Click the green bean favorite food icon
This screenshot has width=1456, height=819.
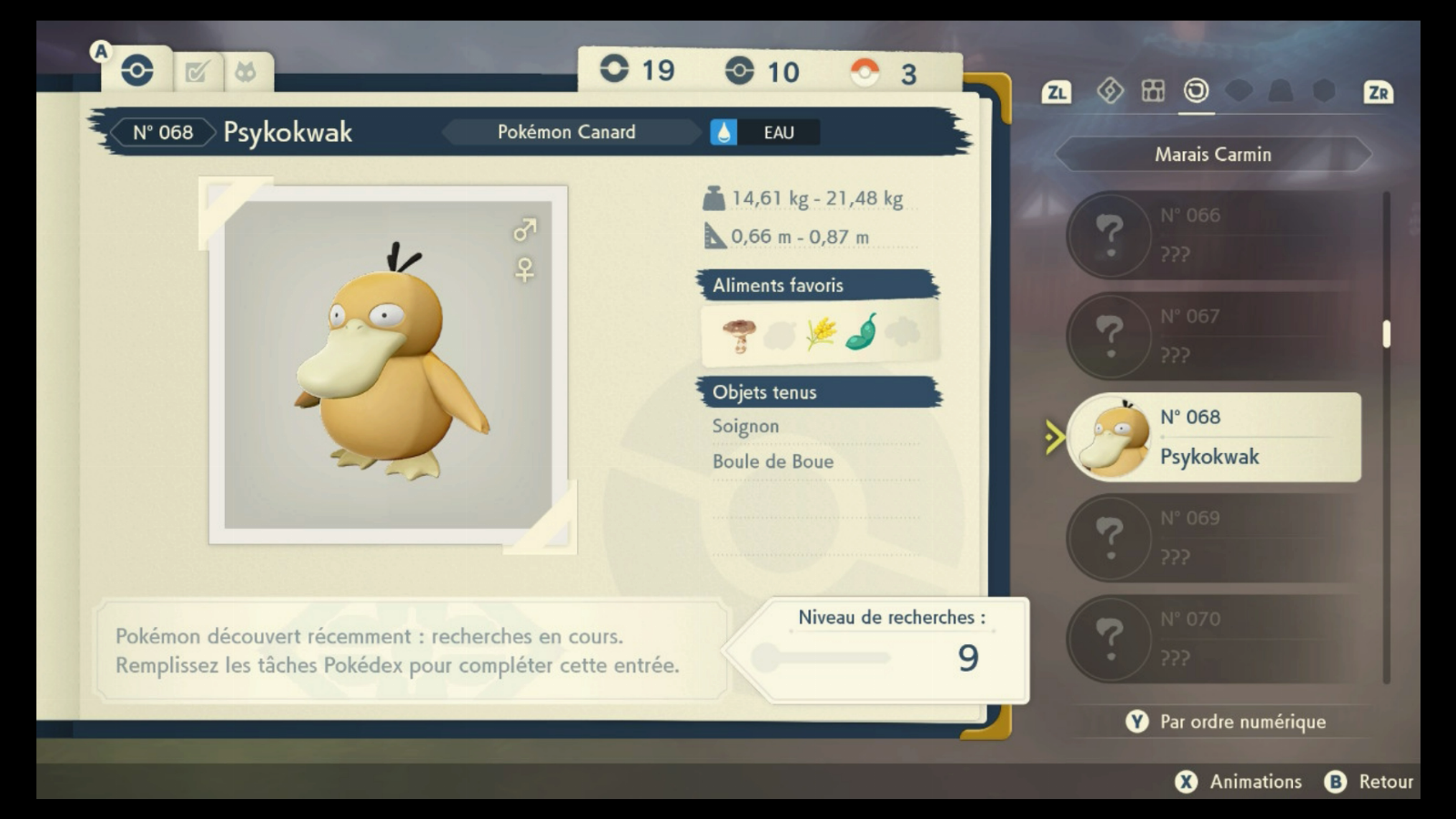point(861,333)
